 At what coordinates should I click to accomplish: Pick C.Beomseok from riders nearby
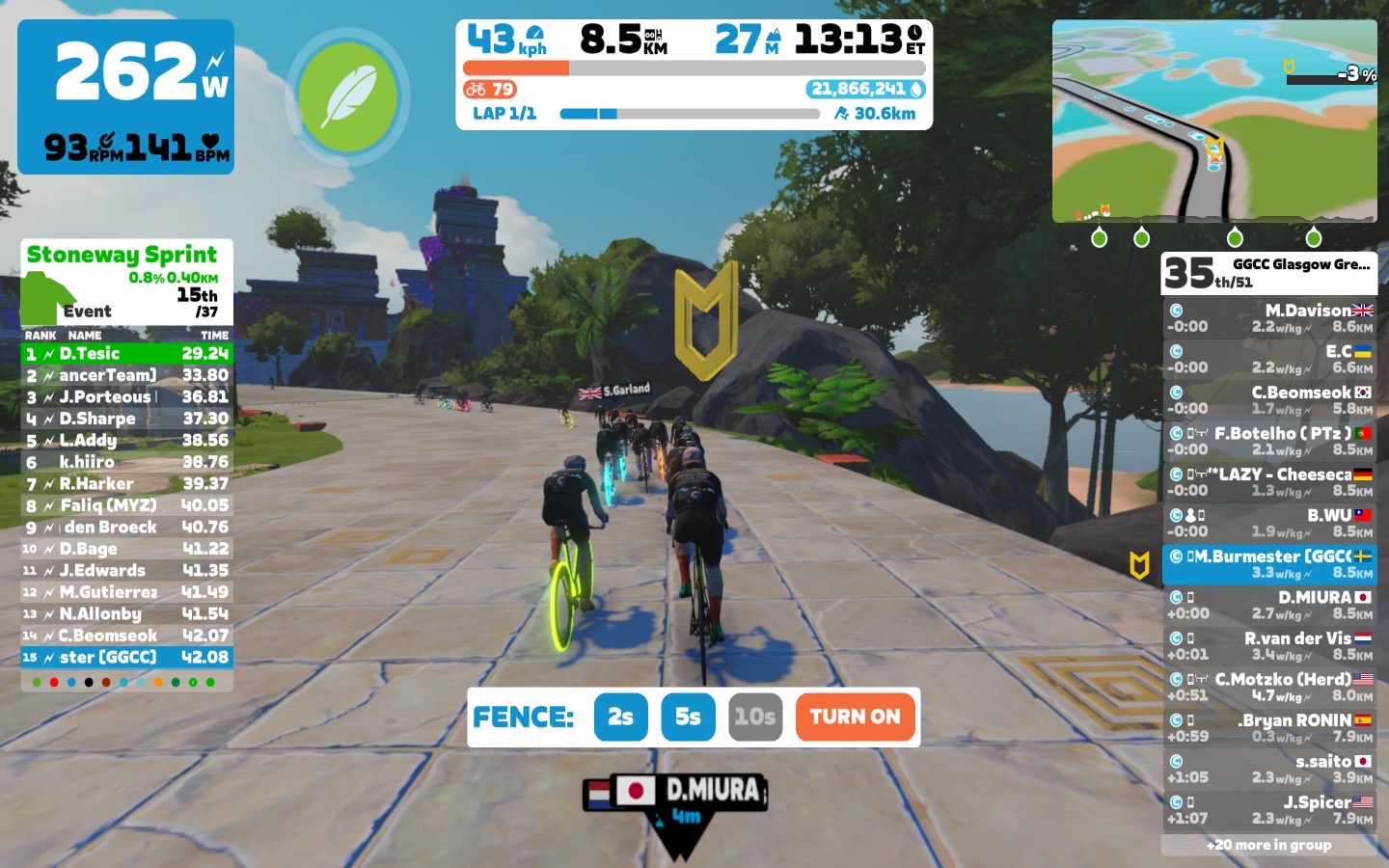[x=1268, y=400]
